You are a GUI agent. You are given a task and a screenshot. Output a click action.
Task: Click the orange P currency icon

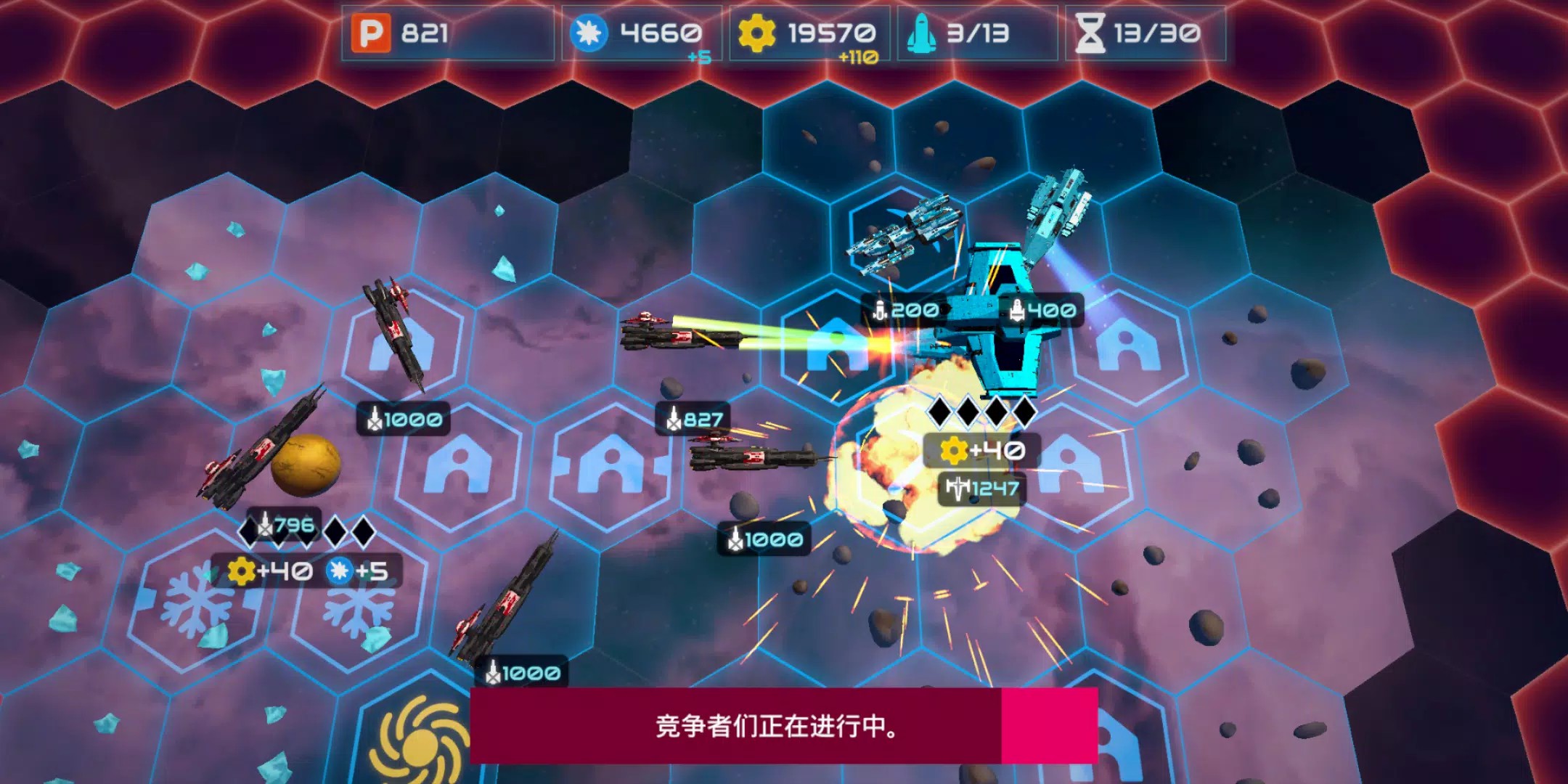(x=369, y=33)
